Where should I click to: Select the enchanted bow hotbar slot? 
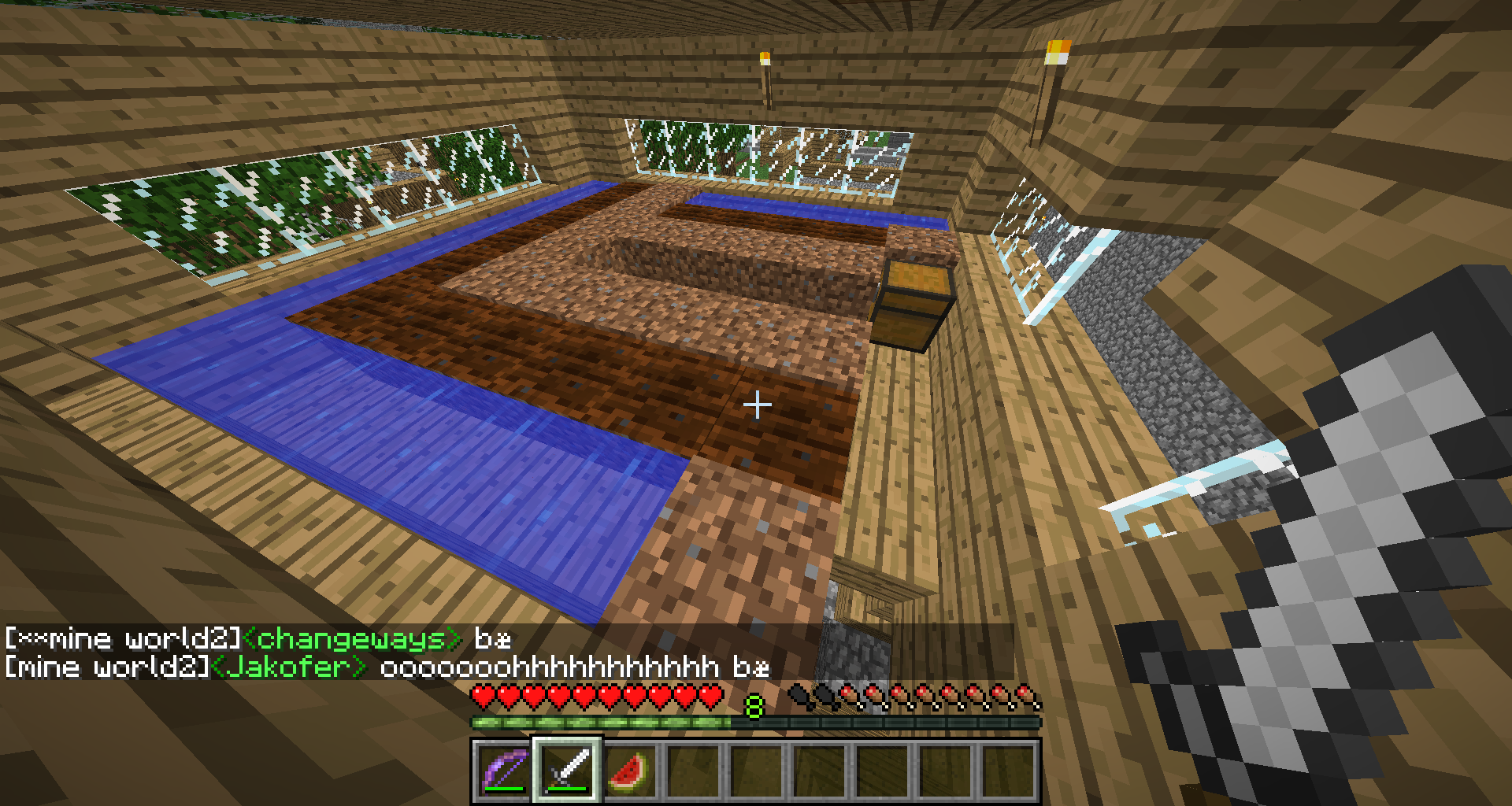[504, 769]
